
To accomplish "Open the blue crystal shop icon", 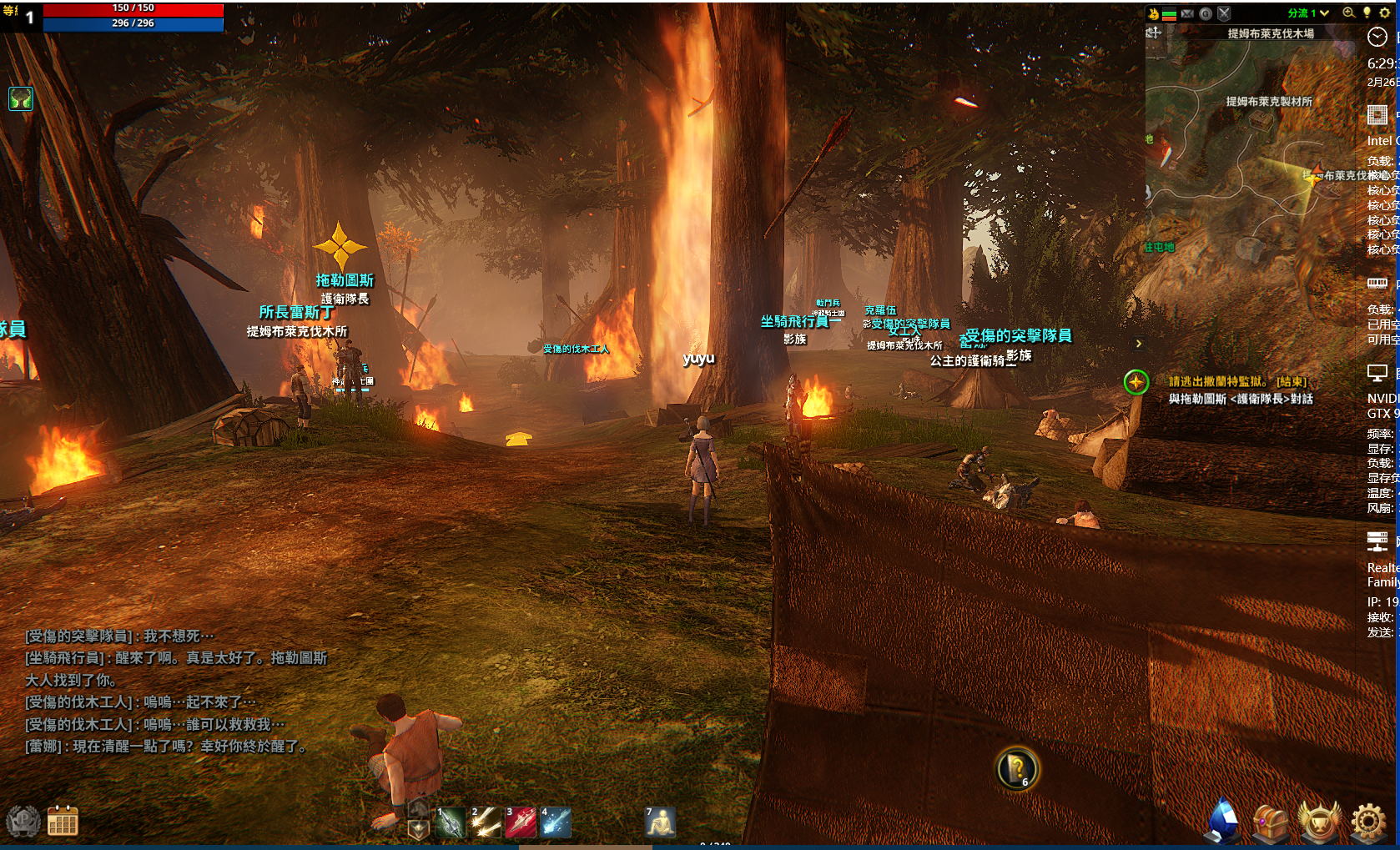I will (x=1223, y=821).
